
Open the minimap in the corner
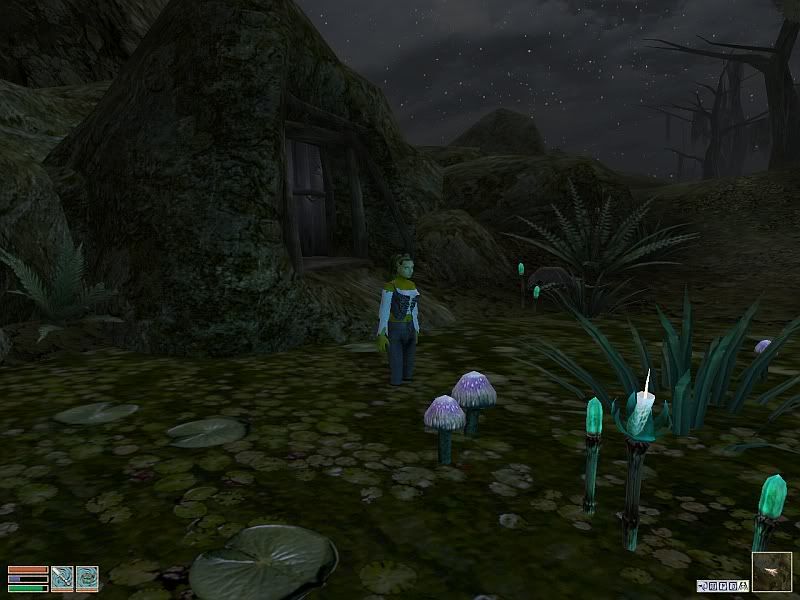coord(771,571)
